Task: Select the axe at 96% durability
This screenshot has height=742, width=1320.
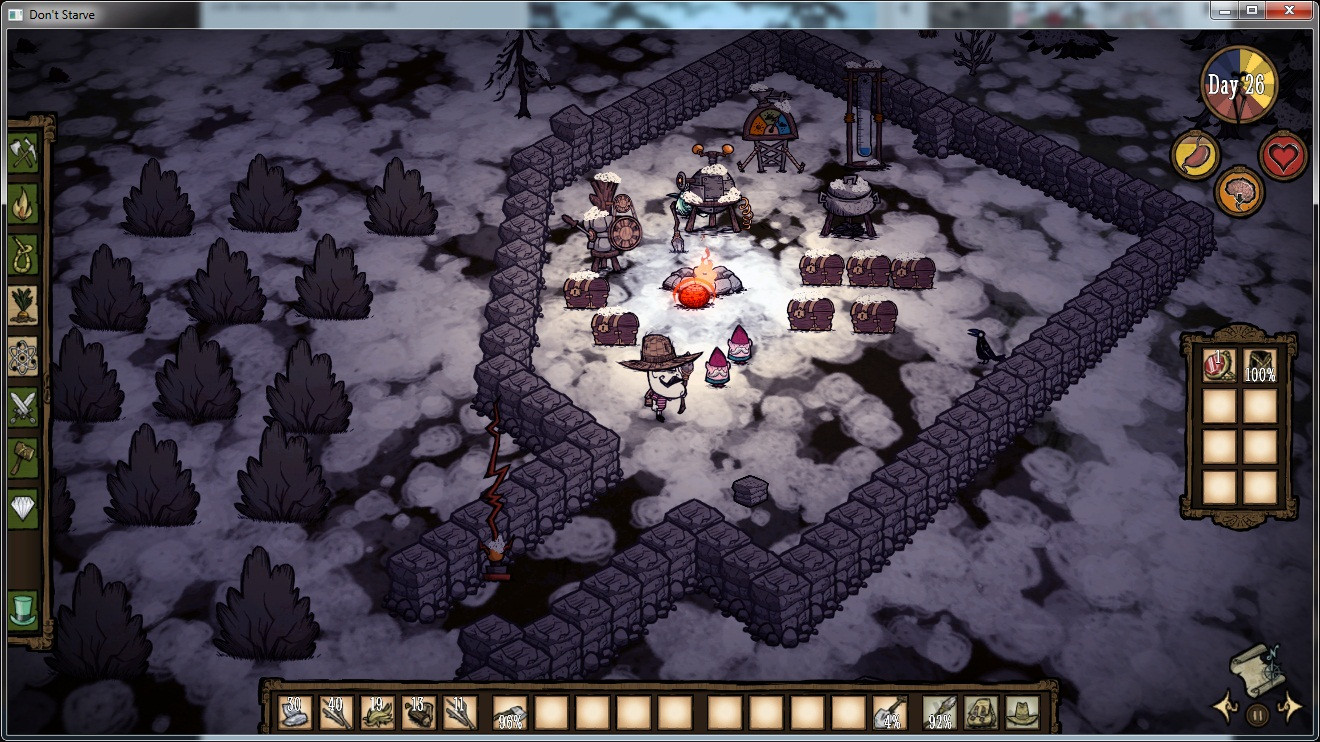Action: (x=510, y=712)
